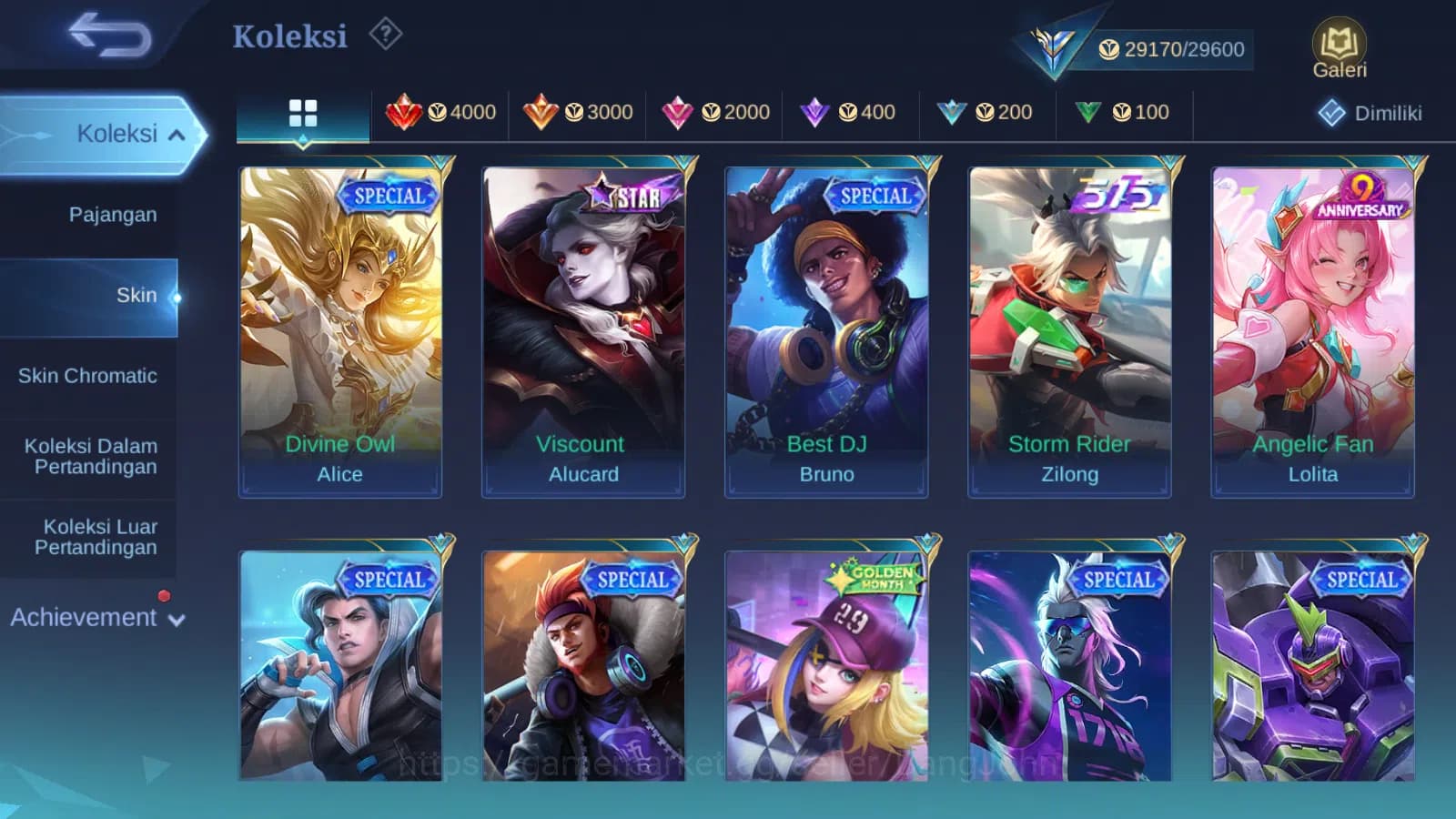The height and width of the screenshot is (819, 1456).
Task: Open Skin Chromatic from the sidebar
Action: 89,375
